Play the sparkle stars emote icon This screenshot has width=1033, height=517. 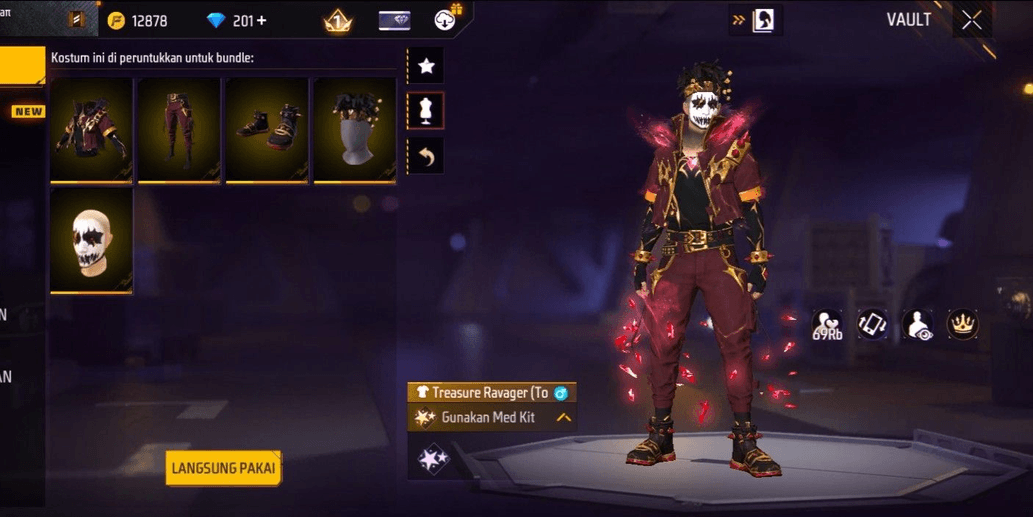pyautogui.click(x=433, y=460)
